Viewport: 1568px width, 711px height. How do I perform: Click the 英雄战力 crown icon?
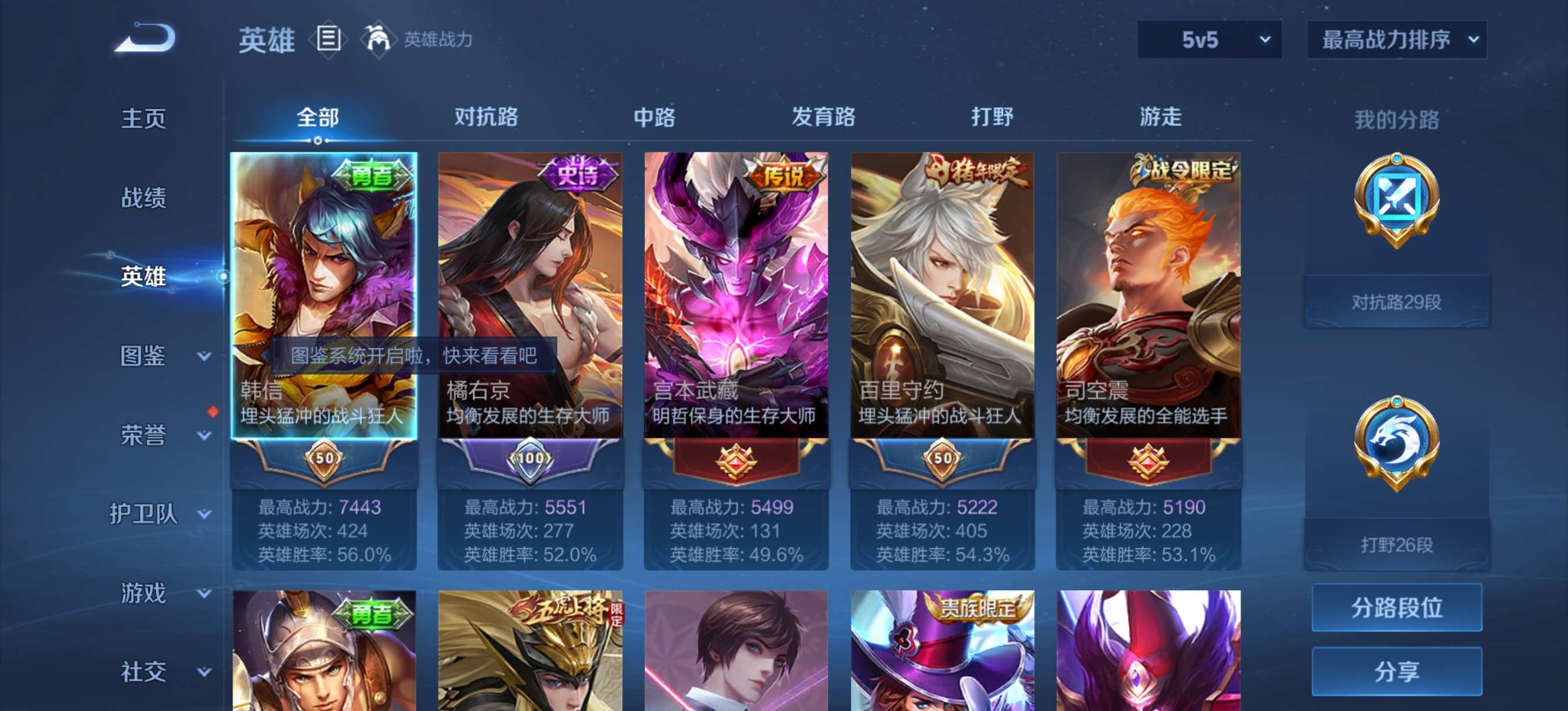pos(378,38)
